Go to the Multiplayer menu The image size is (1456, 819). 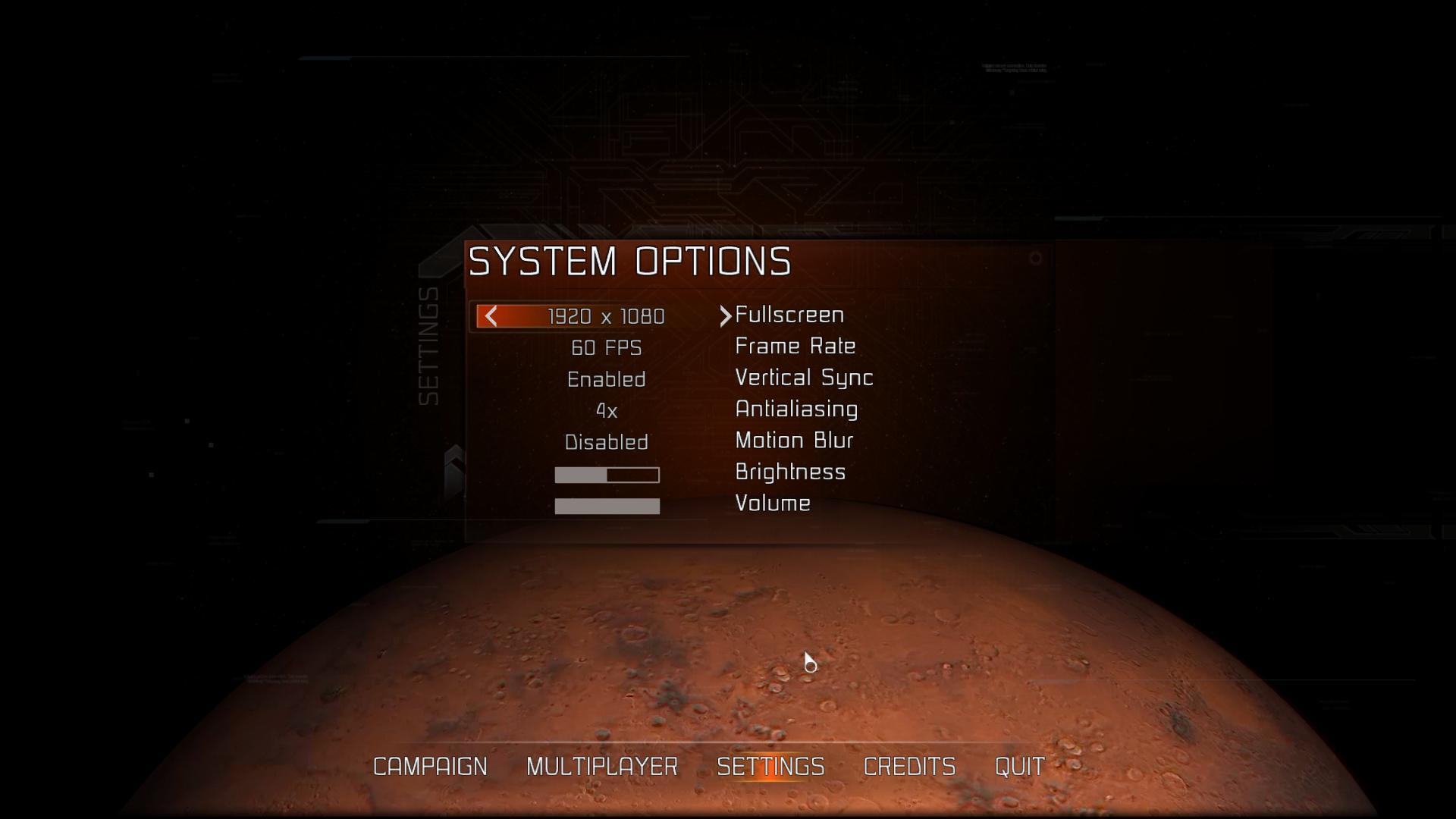[602, 767]
